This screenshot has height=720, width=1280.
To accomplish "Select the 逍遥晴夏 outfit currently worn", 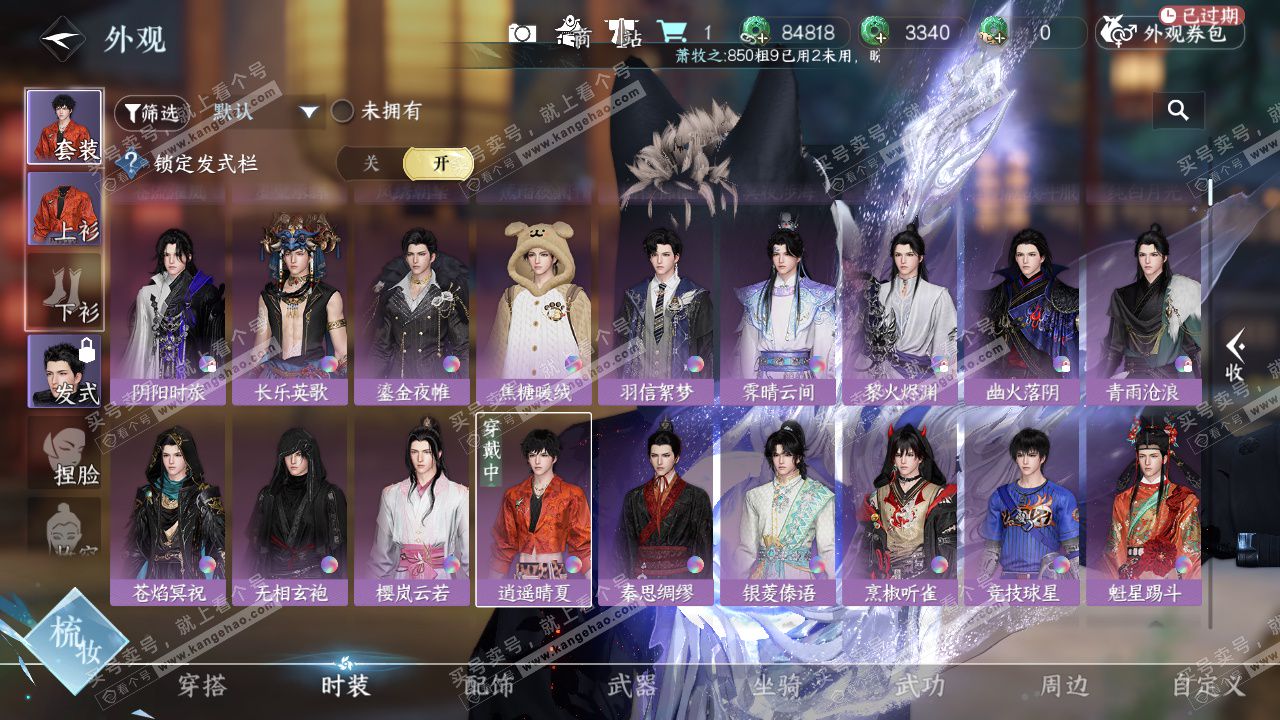I will [x=533, y=505].
